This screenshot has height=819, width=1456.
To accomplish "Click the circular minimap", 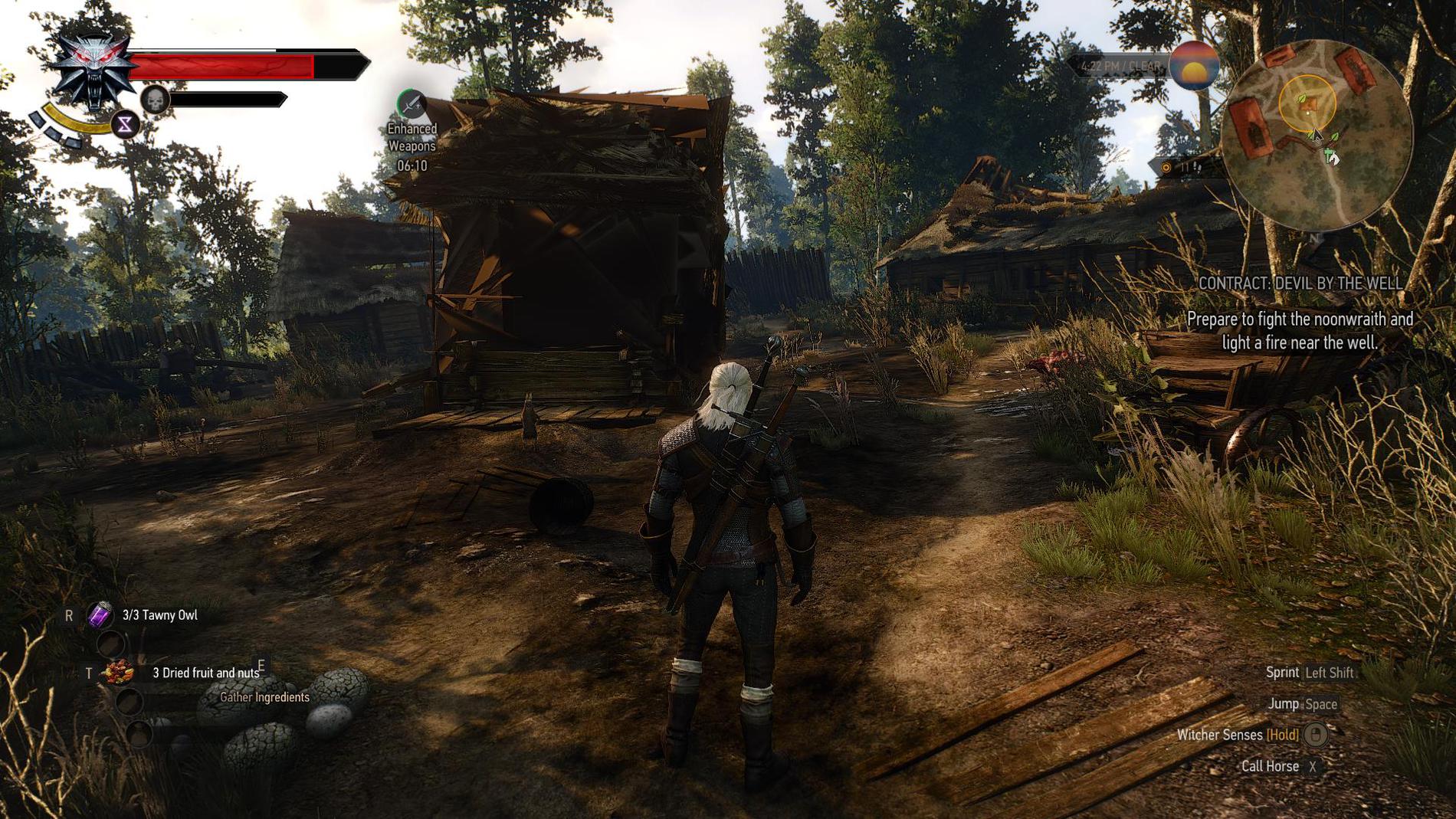I will pos(1317,136).
